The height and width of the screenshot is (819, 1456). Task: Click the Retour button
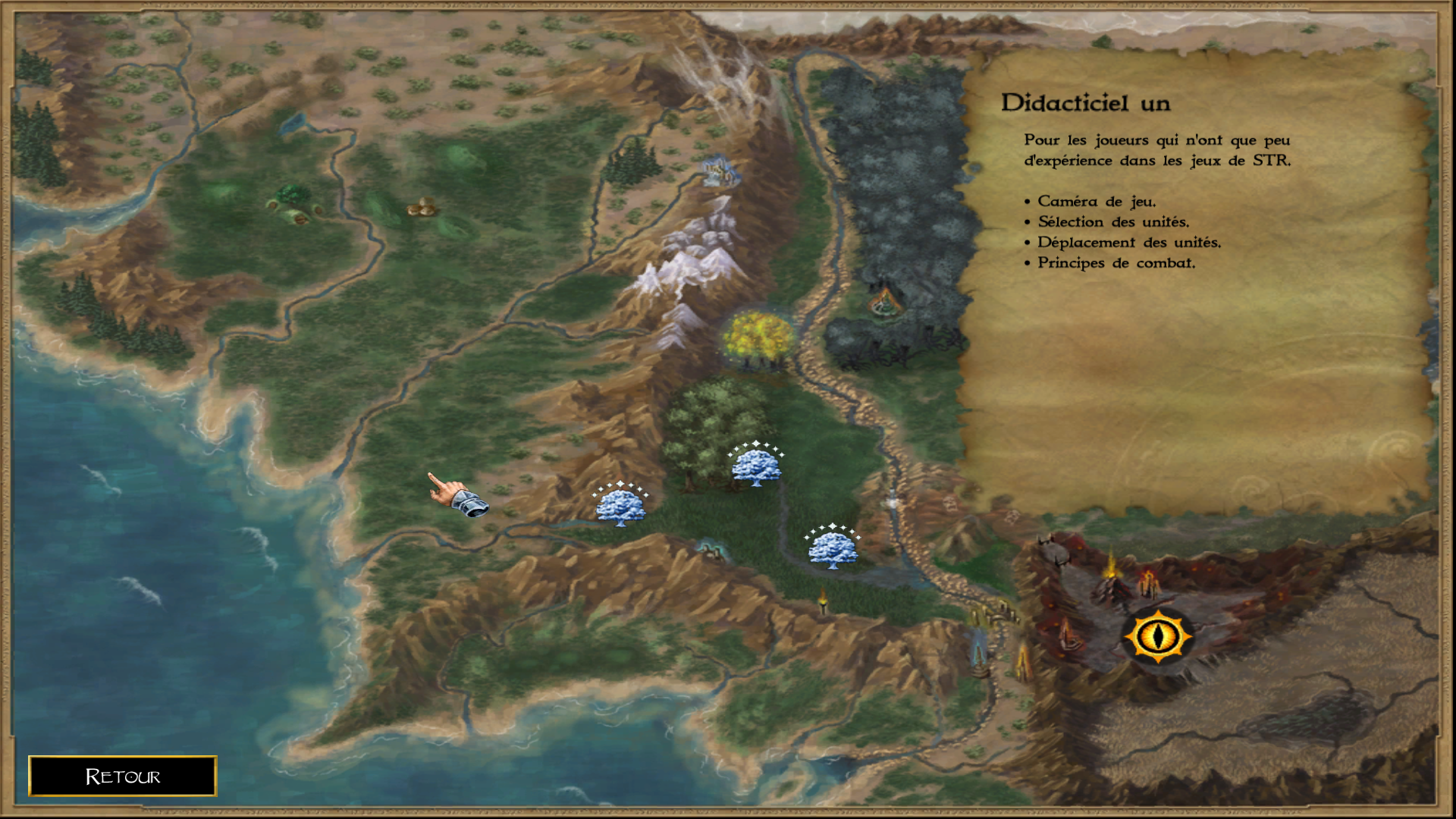(123, 776)
